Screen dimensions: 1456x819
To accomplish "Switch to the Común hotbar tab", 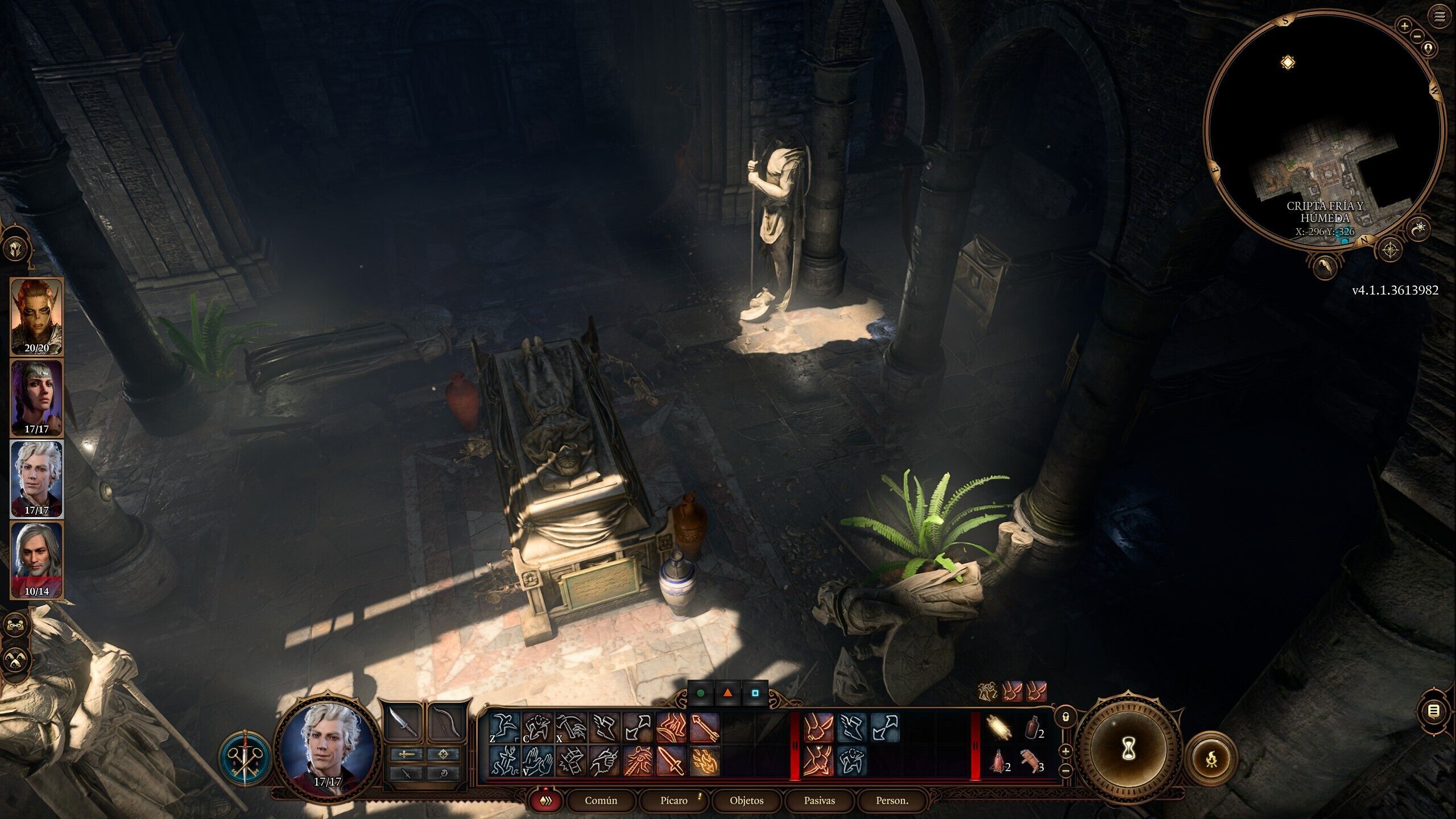I will coord(601,800).
